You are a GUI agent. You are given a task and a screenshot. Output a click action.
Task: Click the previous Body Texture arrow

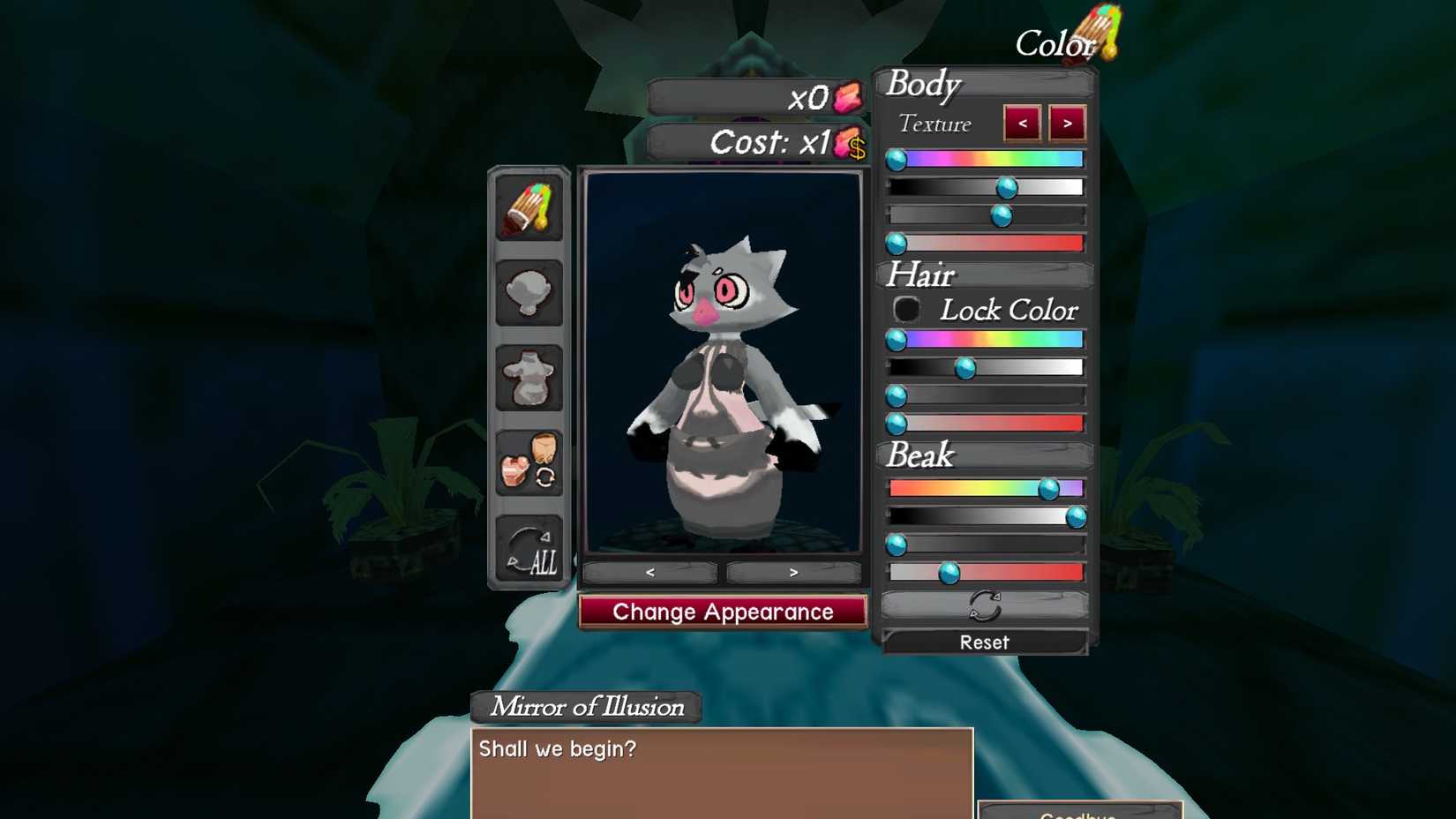pyautogui.click(x=1021, y=124)
